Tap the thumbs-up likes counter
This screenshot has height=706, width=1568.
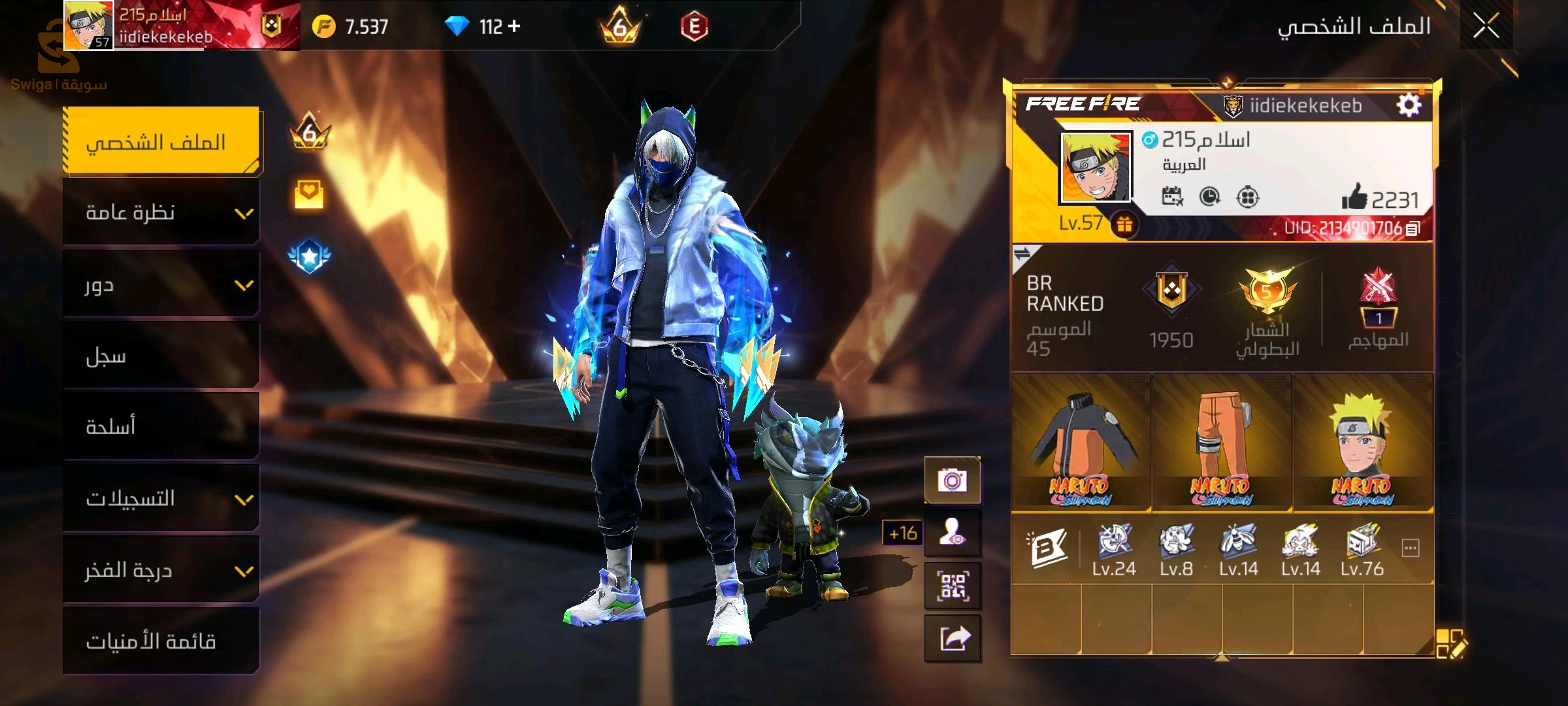coord(1380,198)
